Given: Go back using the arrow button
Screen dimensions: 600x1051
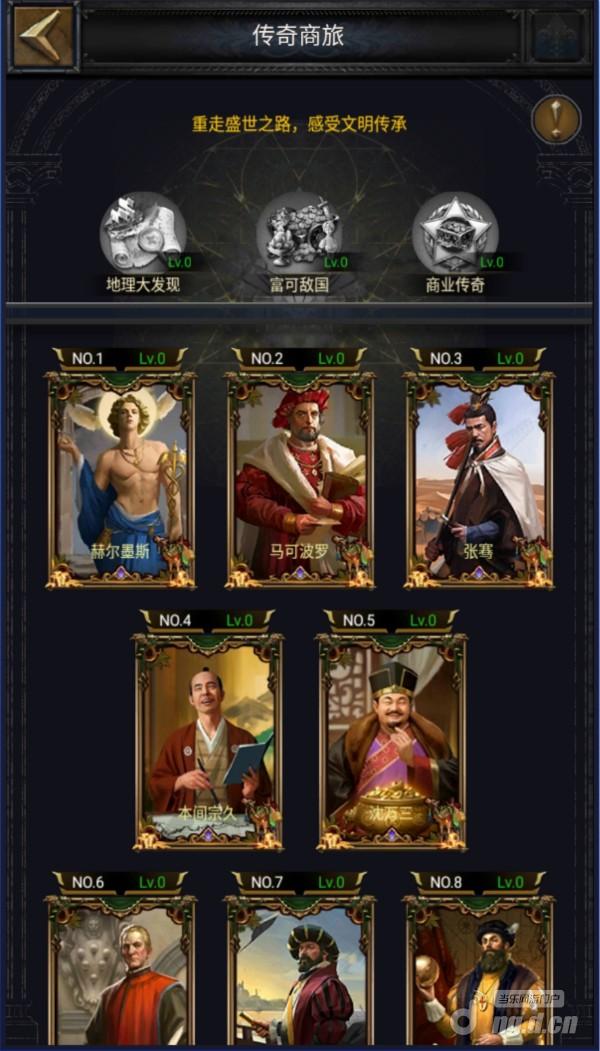Looking at the screenshot, I should click(x=43, y=37).
